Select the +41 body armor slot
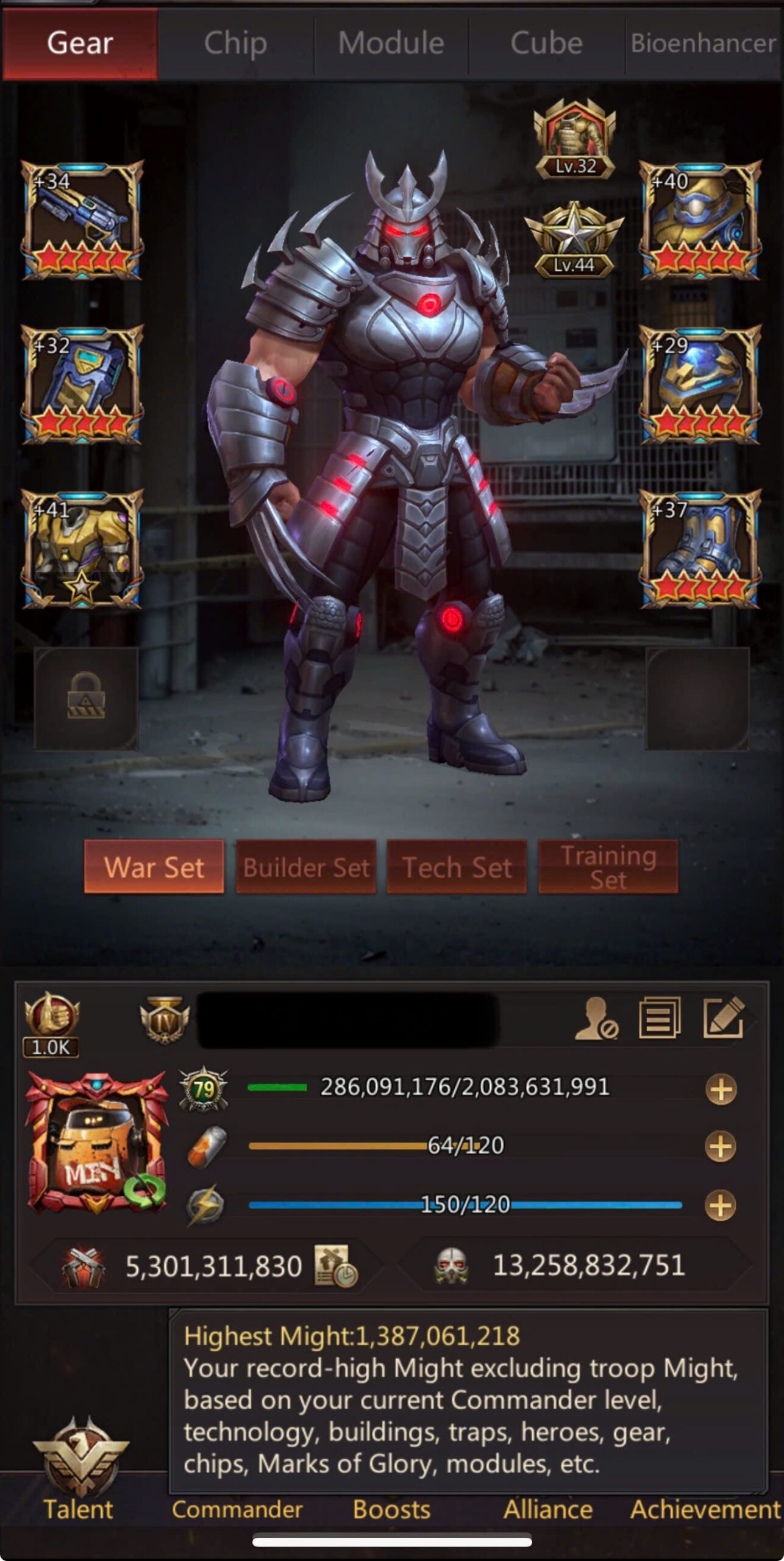The width and height of the screenshot is (784, 1561). pos(82,549)
